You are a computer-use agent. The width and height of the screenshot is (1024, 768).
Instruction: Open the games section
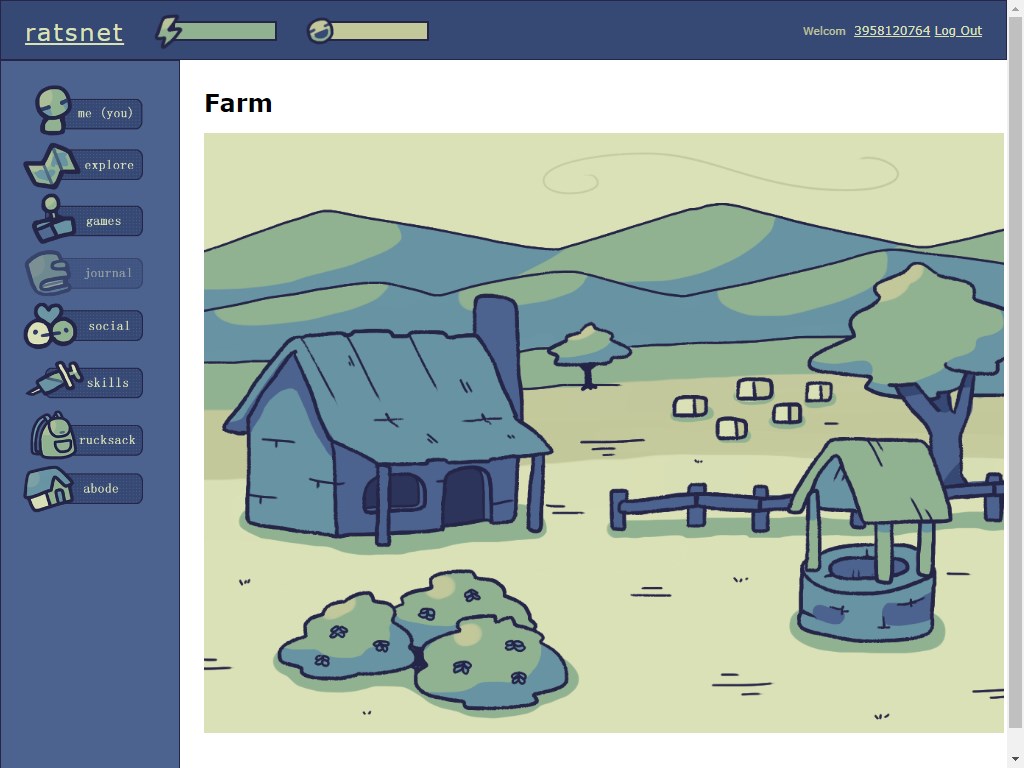102,221
